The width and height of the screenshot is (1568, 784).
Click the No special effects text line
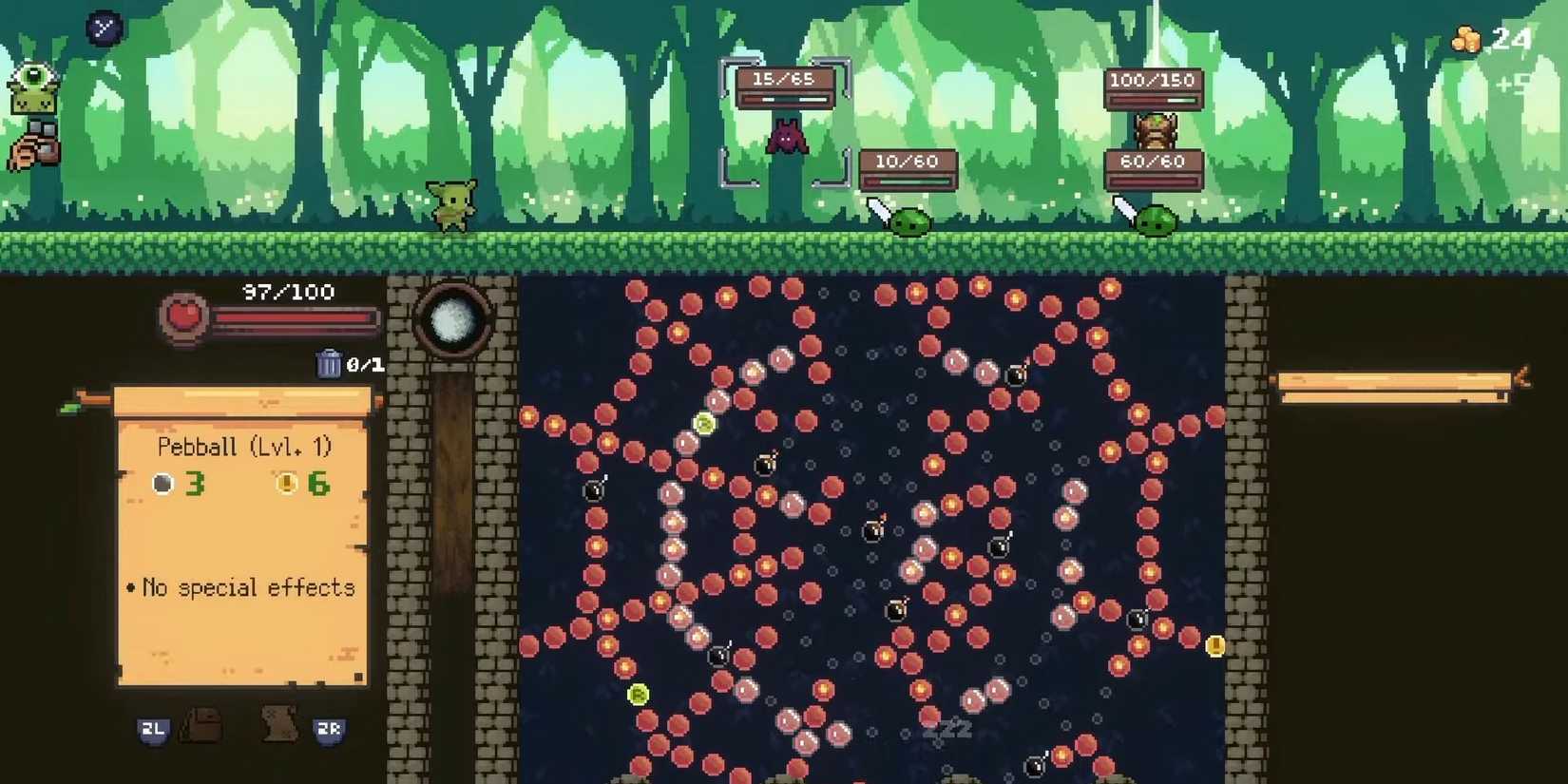click(x=240, y=587)
